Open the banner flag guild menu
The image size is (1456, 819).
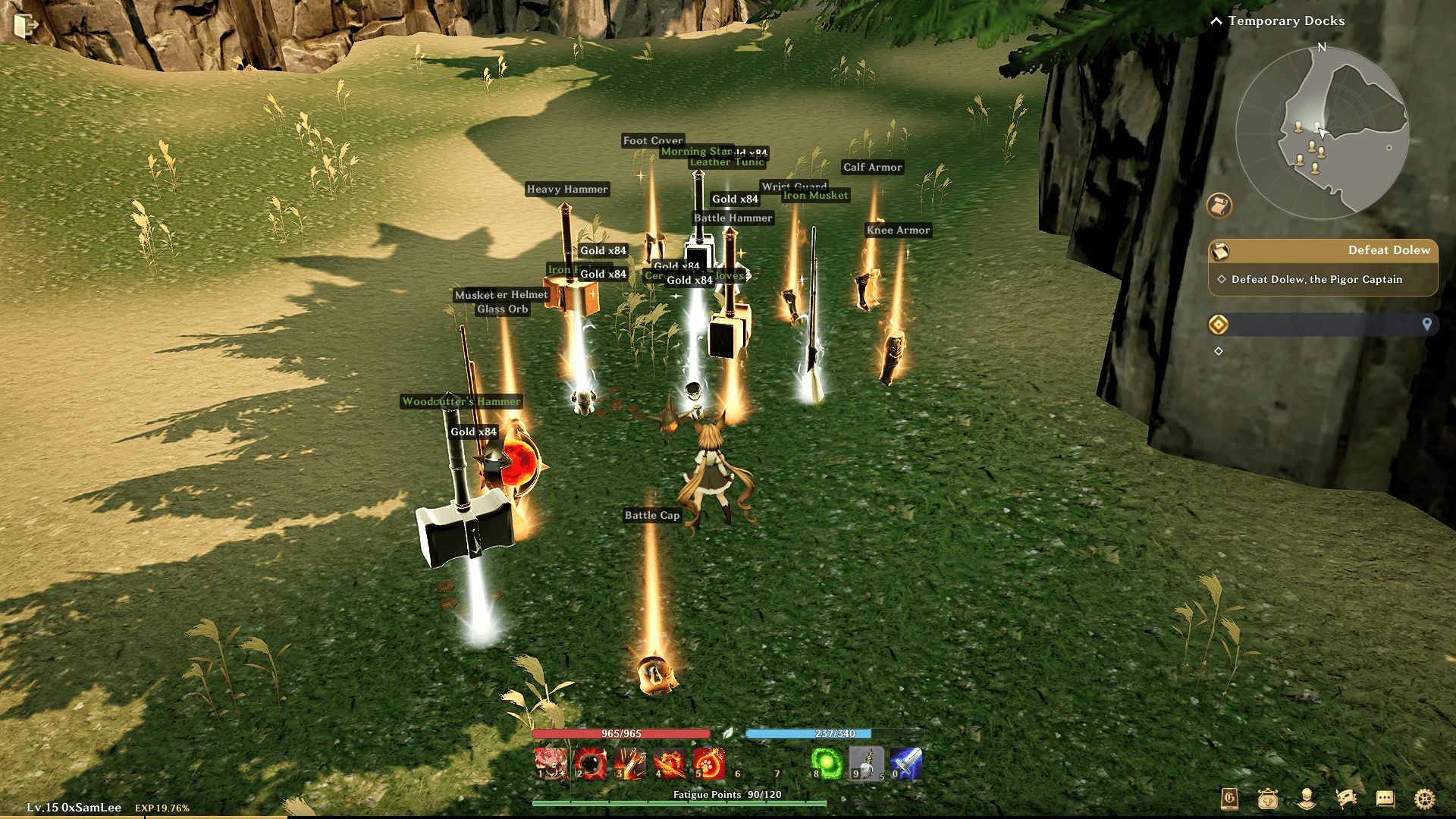tap(1346, 799)
